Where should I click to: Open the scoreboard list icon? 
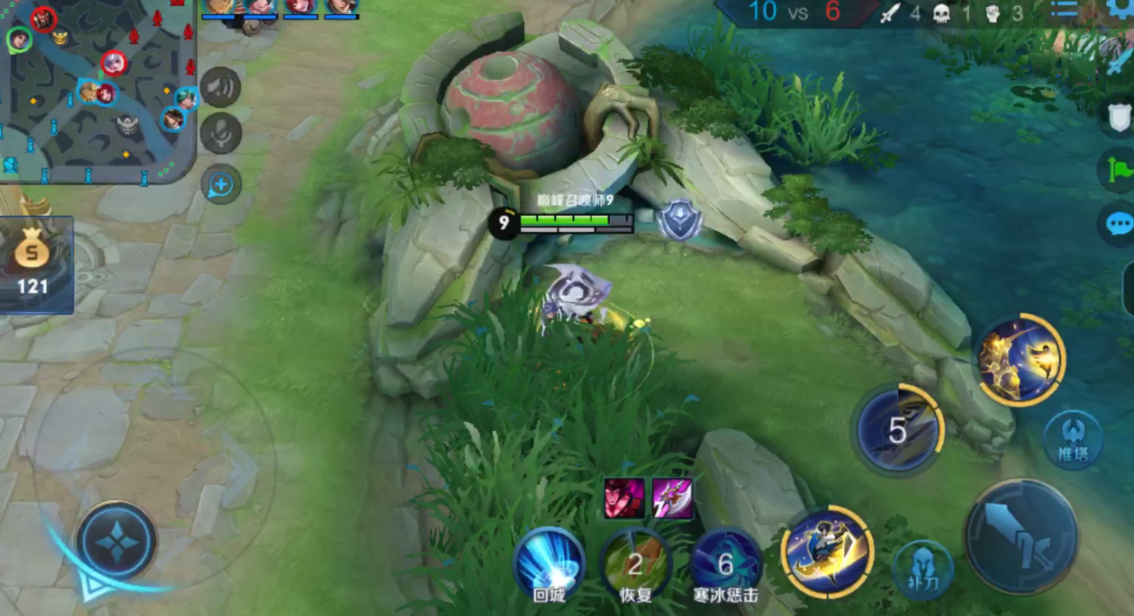click(1064, 10)
